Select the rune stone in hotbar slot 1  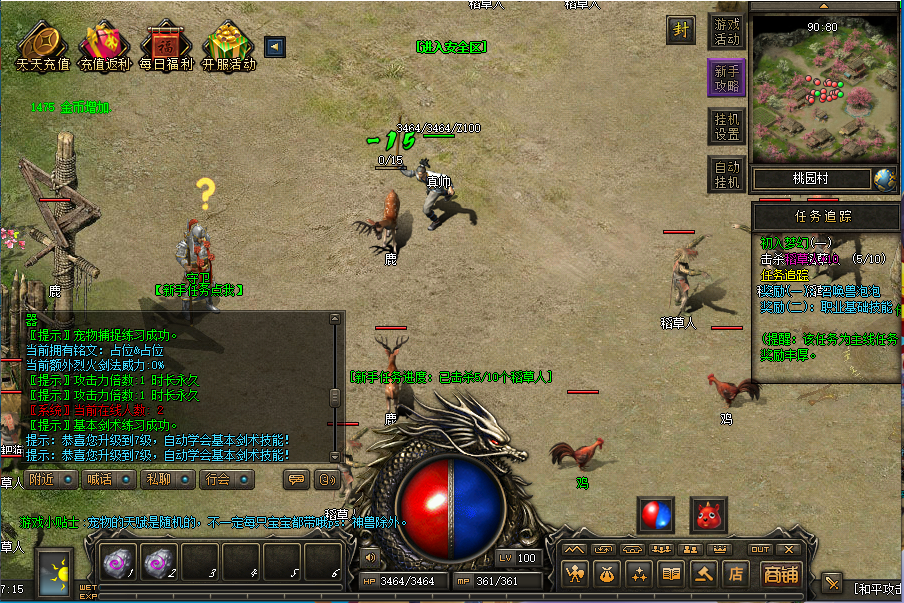pyautogui.click(x=119, y=563)
